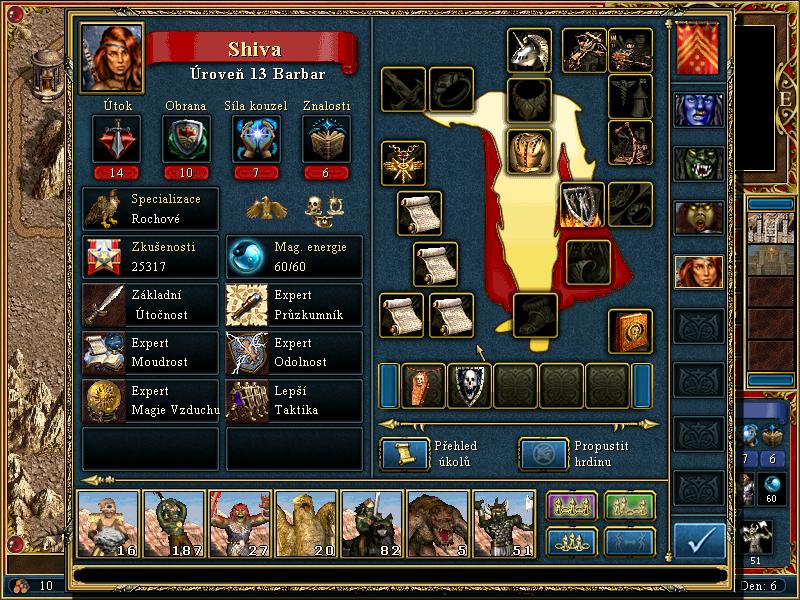The image size is (800, 600).
Task: Select the army stack of 187 creatures
Action: (174, 524)
